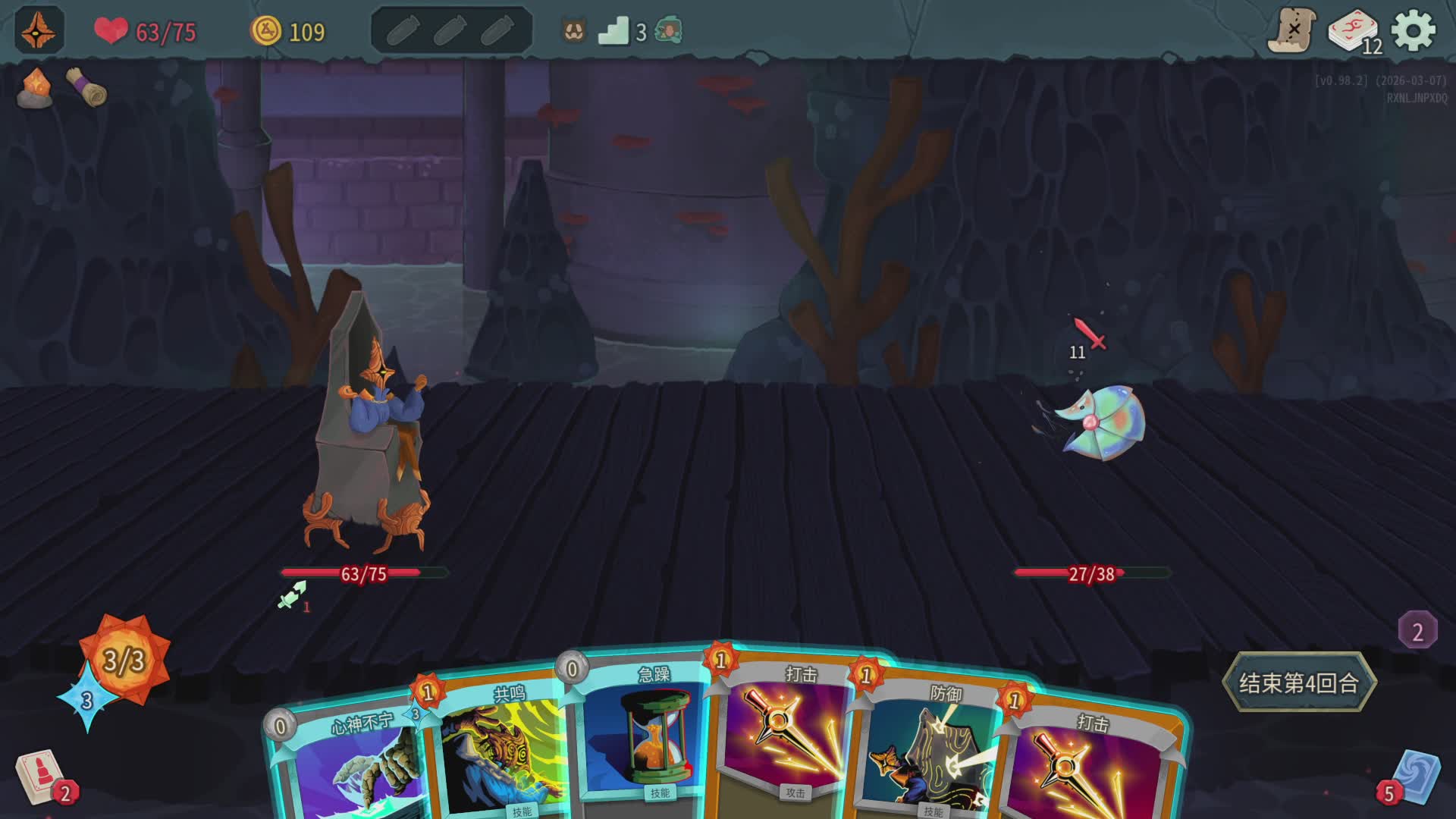Viewport: 1456px width, 819px height.
Task: View the deck of 12 cards
Action: click(x=1354, y=32)
